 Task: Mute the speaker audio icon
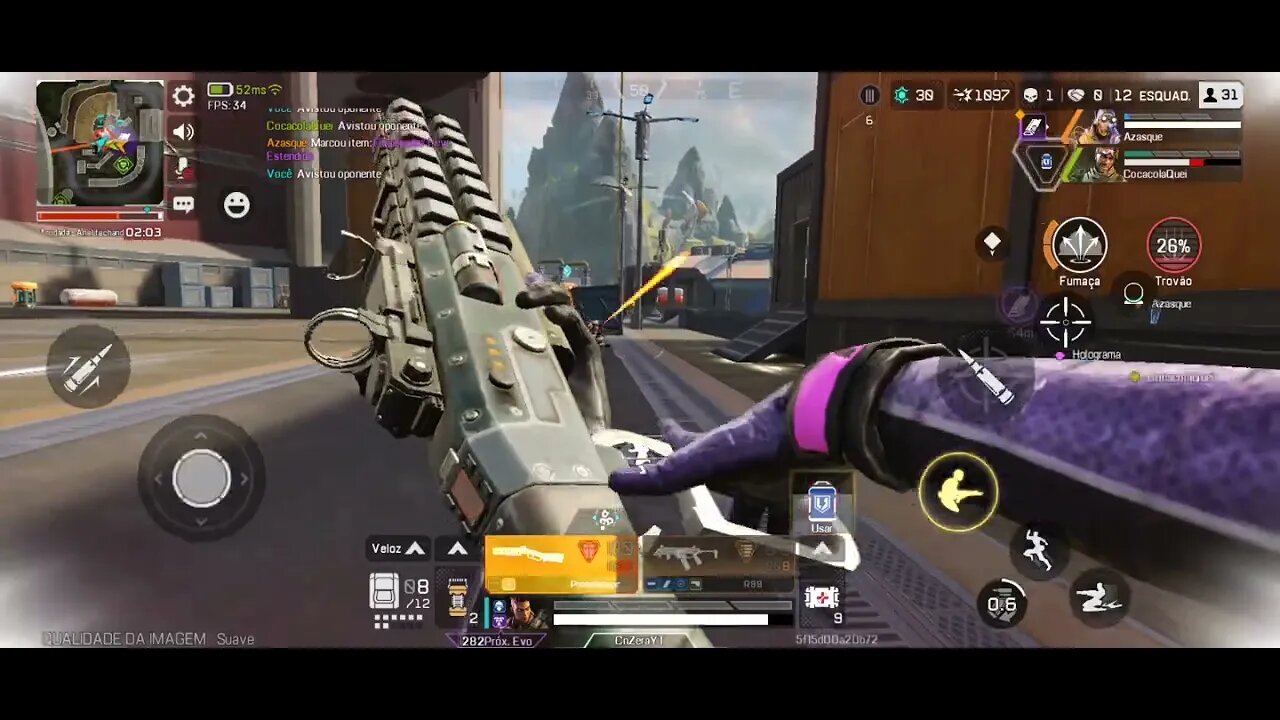coord(182,131)
